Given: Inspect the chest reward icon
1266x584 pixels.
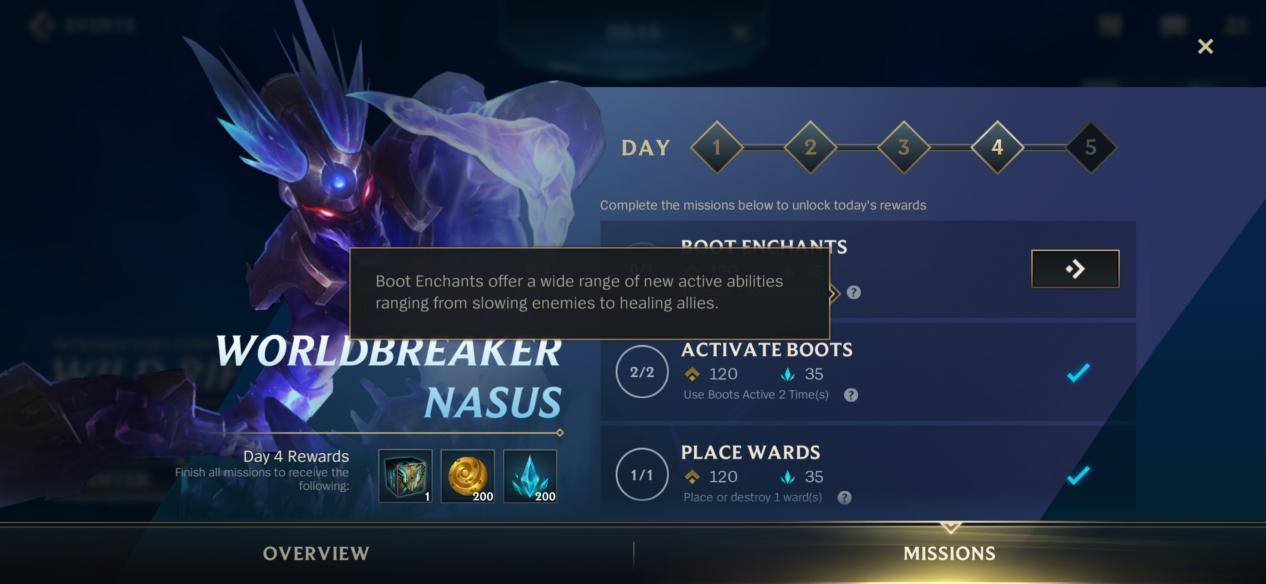Looking at the screenshot, I should pyautogui.click(x=405, y=476).
